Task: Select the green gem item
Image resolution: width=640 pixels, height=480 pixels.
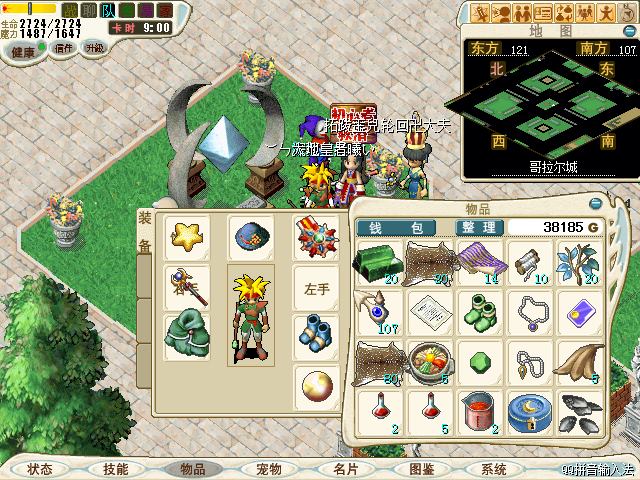Action: point(477,360)
